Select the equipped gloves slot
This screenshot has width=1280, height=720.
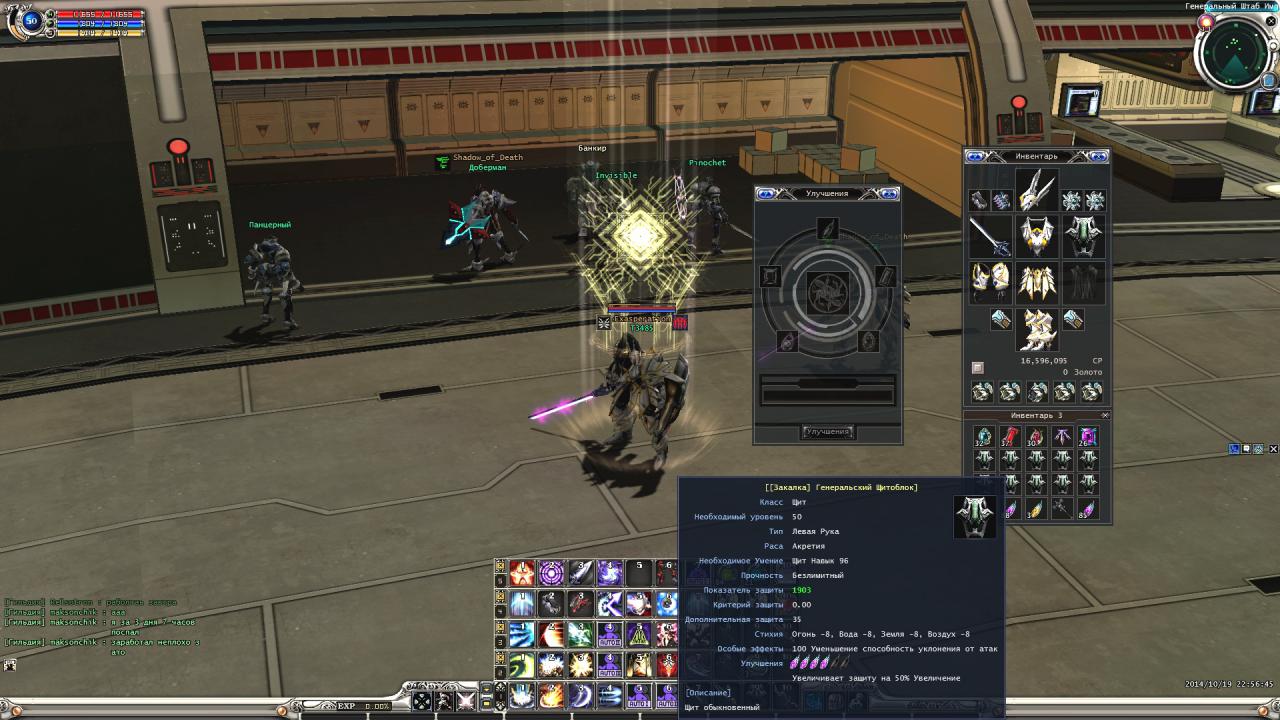point(989,282)
